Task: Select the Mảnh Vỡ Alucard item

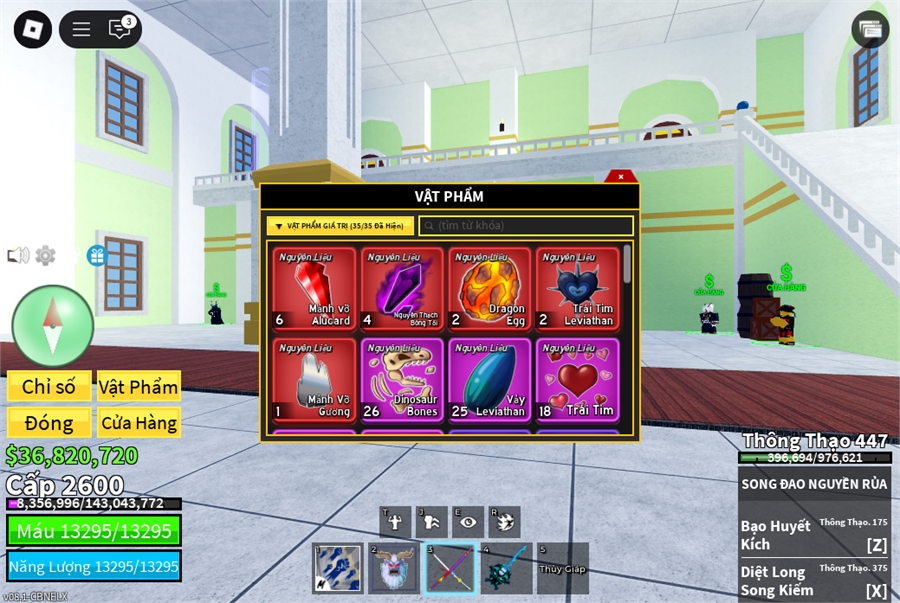Action: [315, 289]
